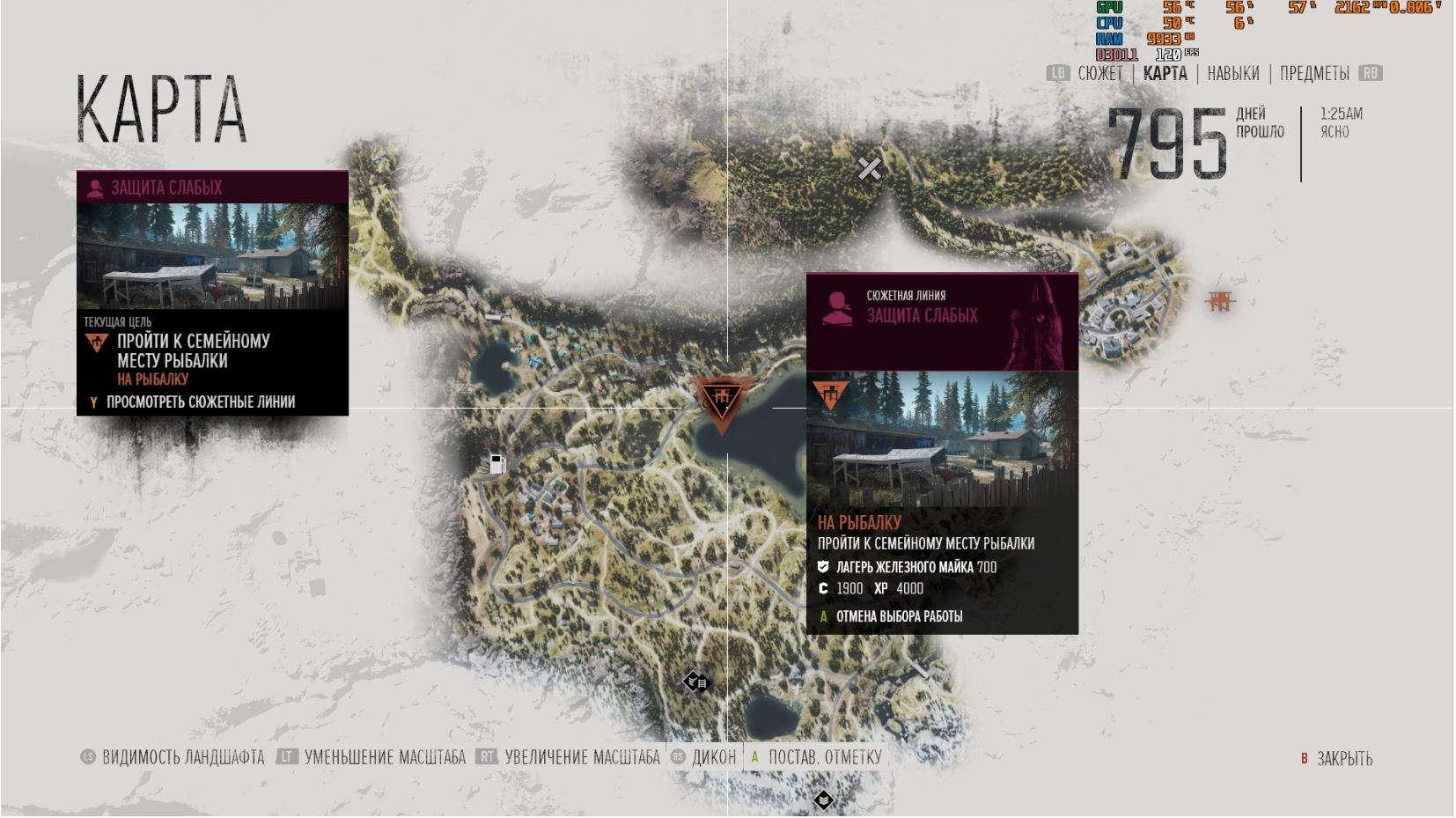Switch to the Сюжет tab

(x=1099, y=74)
